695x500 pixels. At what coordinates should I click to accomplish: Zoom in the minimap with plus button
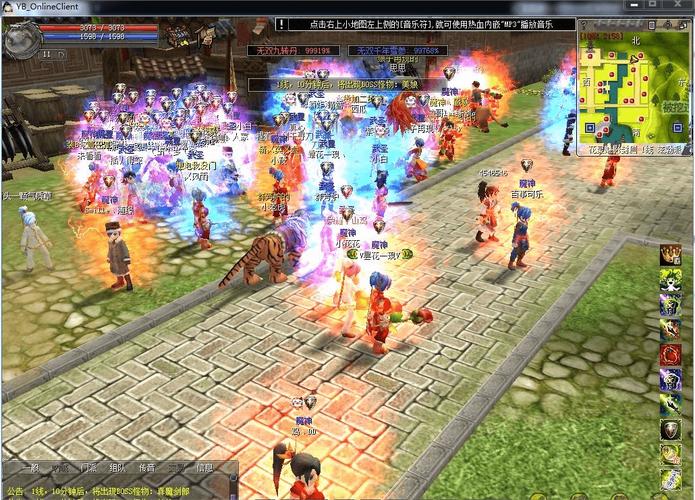(x=589, y=127)
